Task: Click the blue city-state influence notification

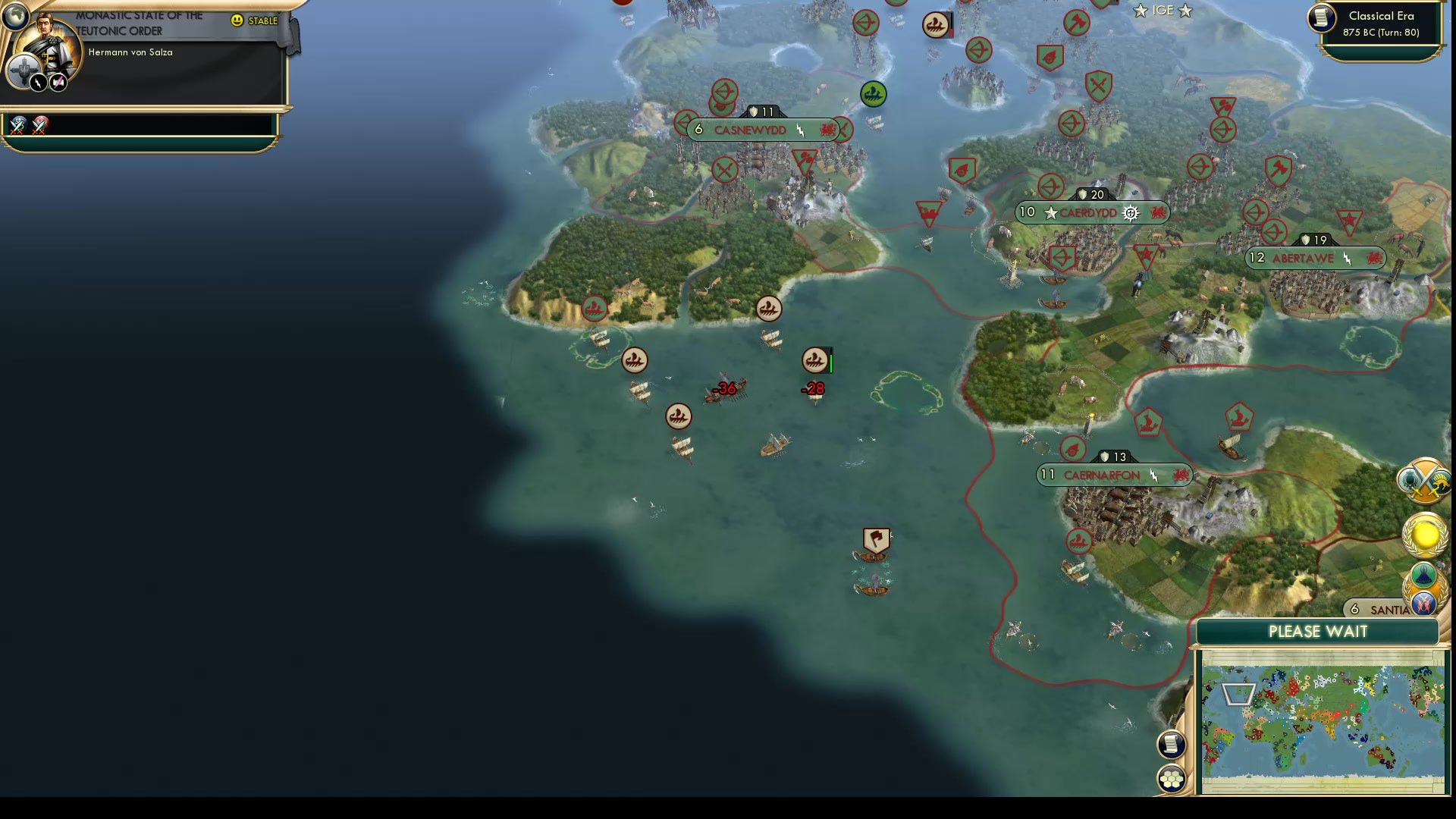Action: click(x=1423, y=604)
